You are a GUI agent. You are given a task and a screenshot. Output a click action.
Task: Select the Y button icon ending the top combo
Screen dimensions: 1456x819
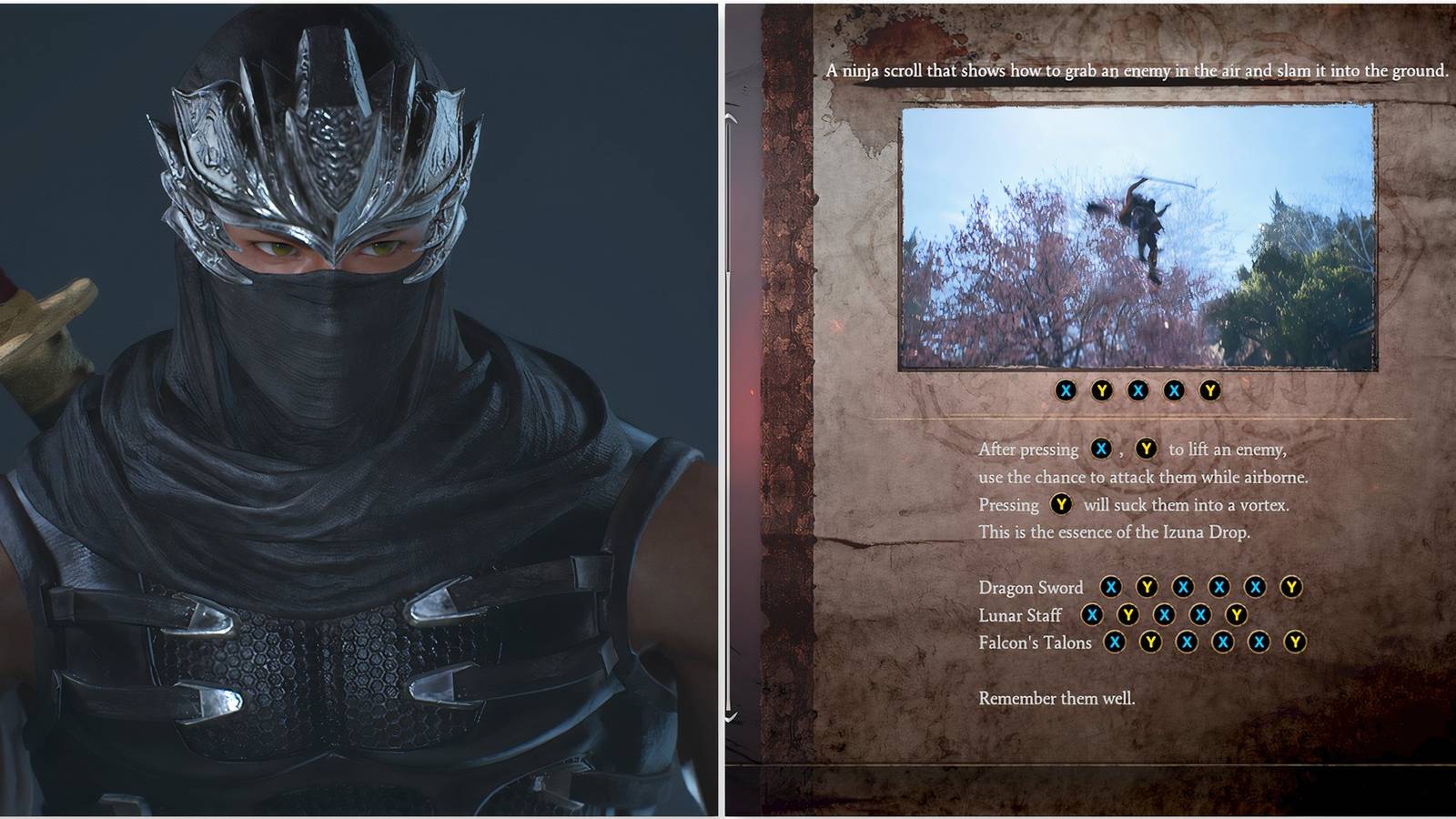1210,389
